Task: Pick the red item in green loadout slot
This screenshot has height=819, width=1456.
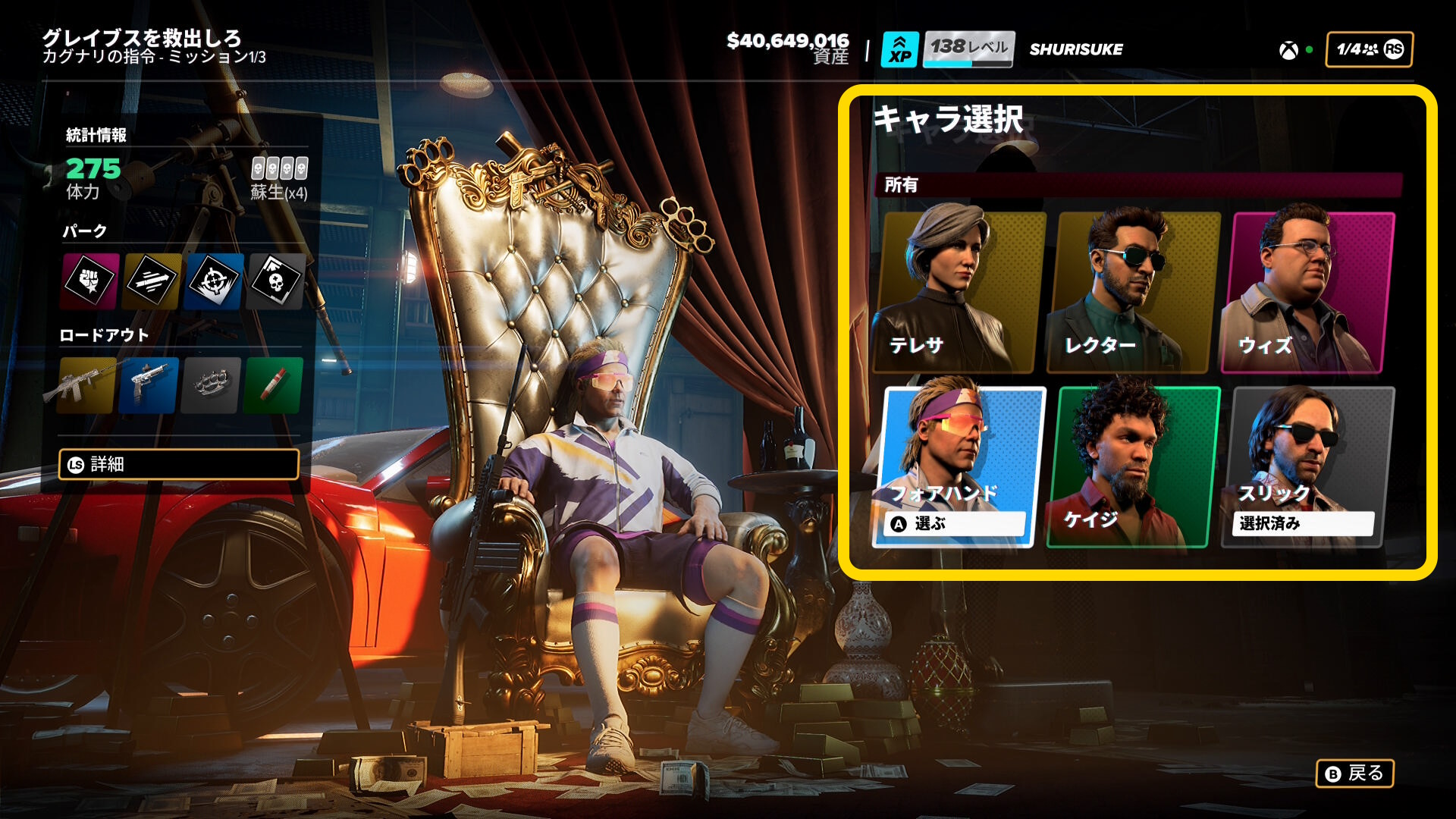Action: coord(274,385)
